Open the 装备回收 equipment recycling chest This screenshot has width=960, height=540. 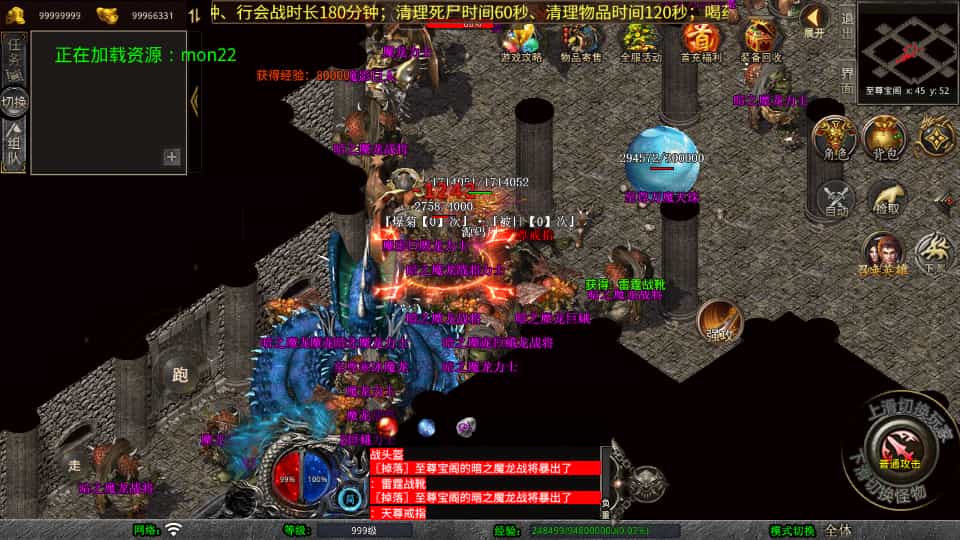pos(764,40)
